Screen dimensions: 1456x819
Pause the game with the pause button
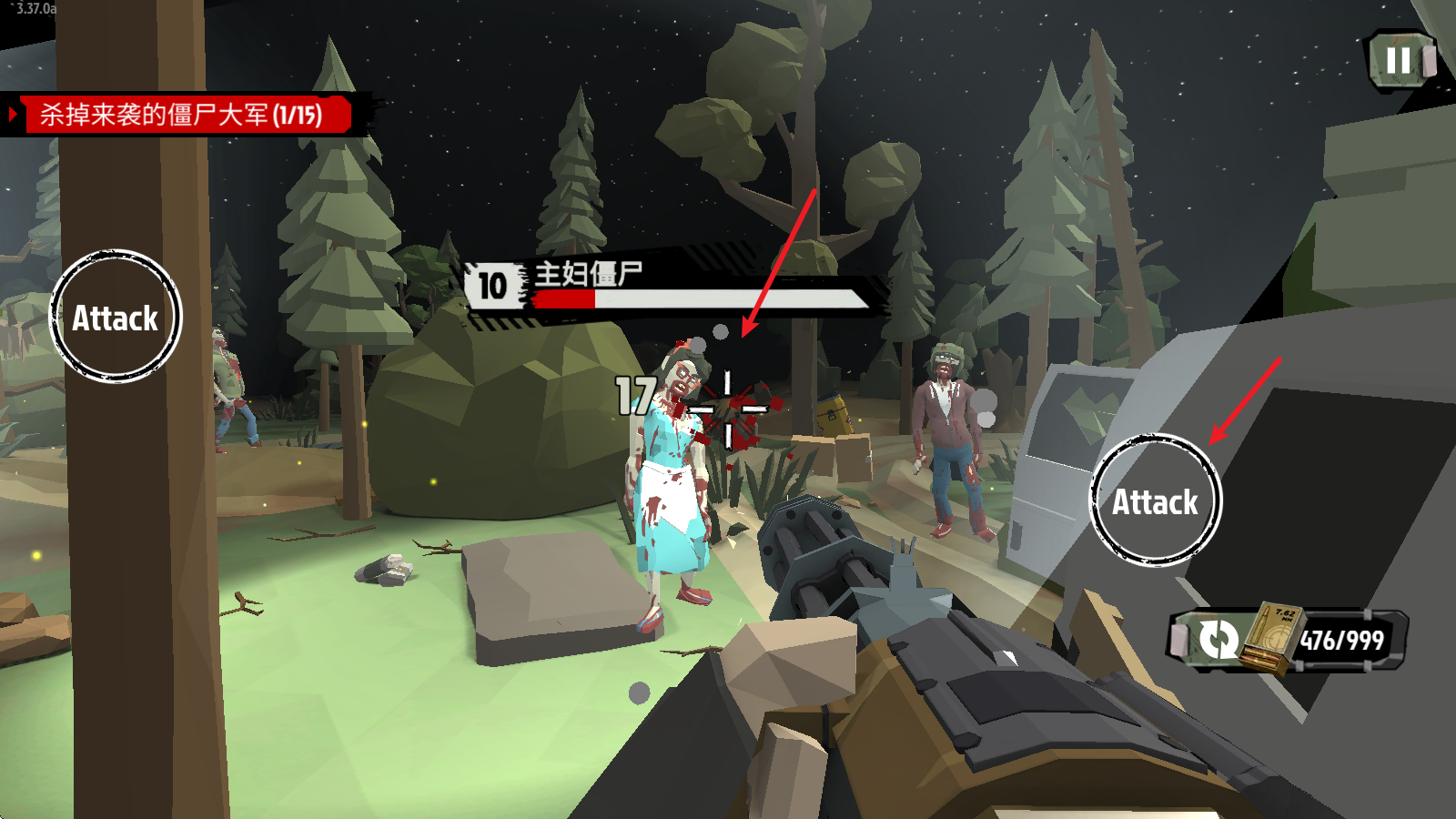pos(1400,61)
